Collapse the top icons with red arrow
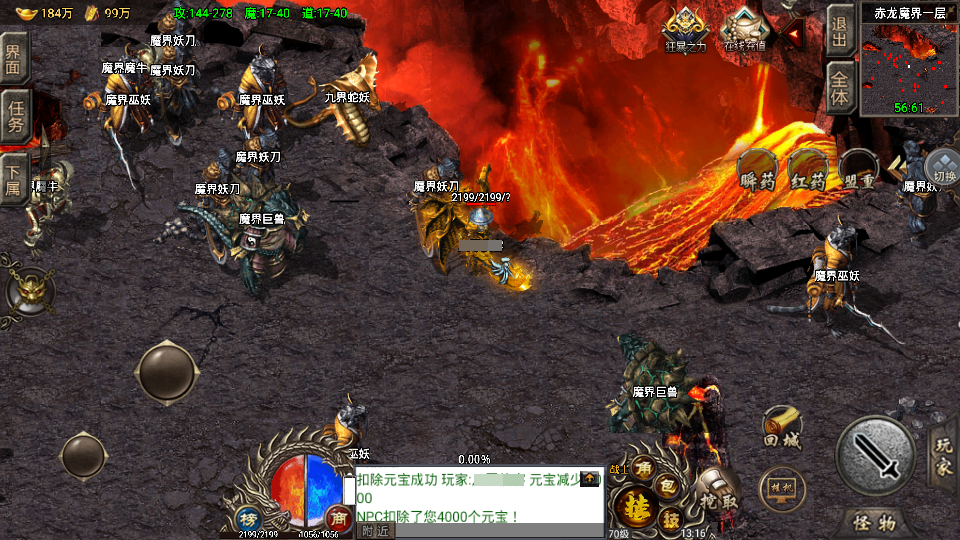960x540 pixels. [x=794, y=36]
